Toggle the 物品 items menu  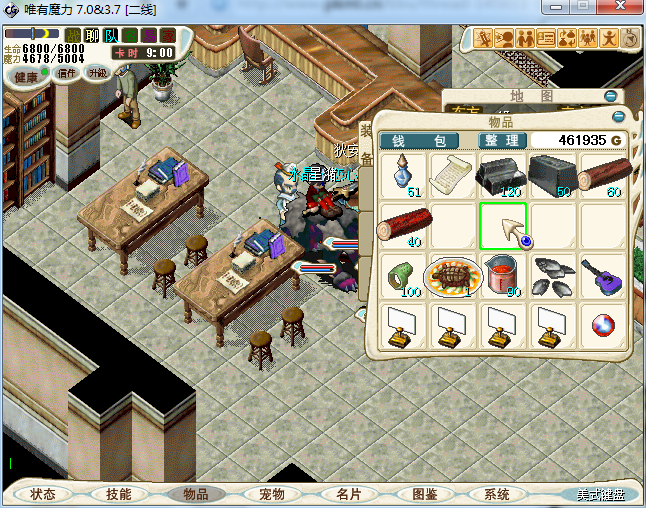pyautogui.click(x=195, y=494)
